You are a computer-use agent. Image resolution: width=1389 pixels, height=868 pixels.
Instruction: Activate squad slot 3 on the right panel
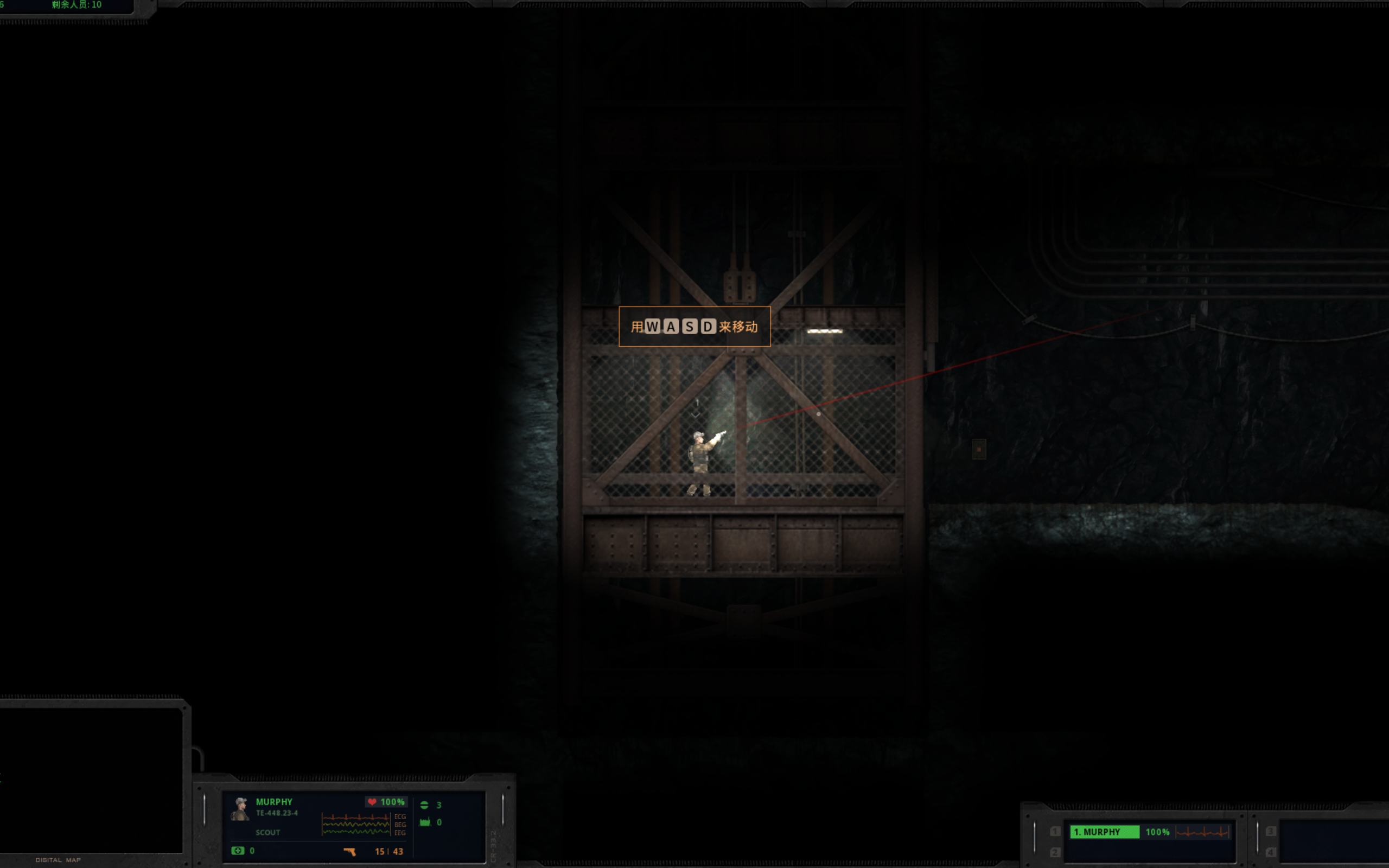coord(1271,830)
